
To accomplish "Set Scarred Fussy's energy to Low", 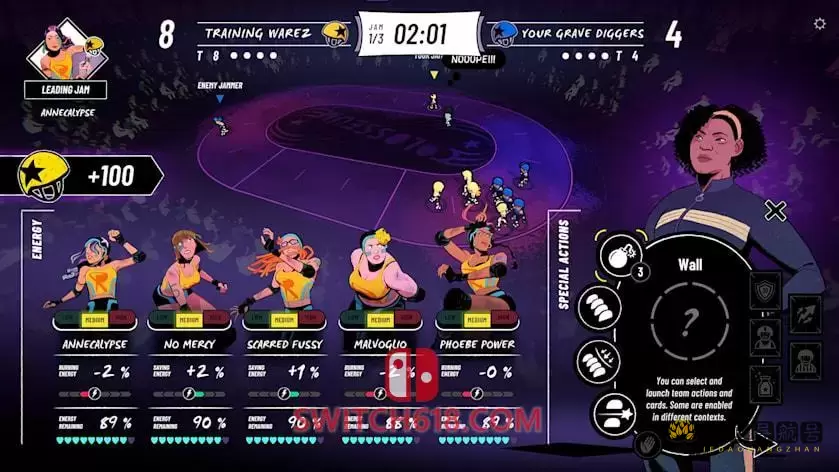I will point(260,319).
